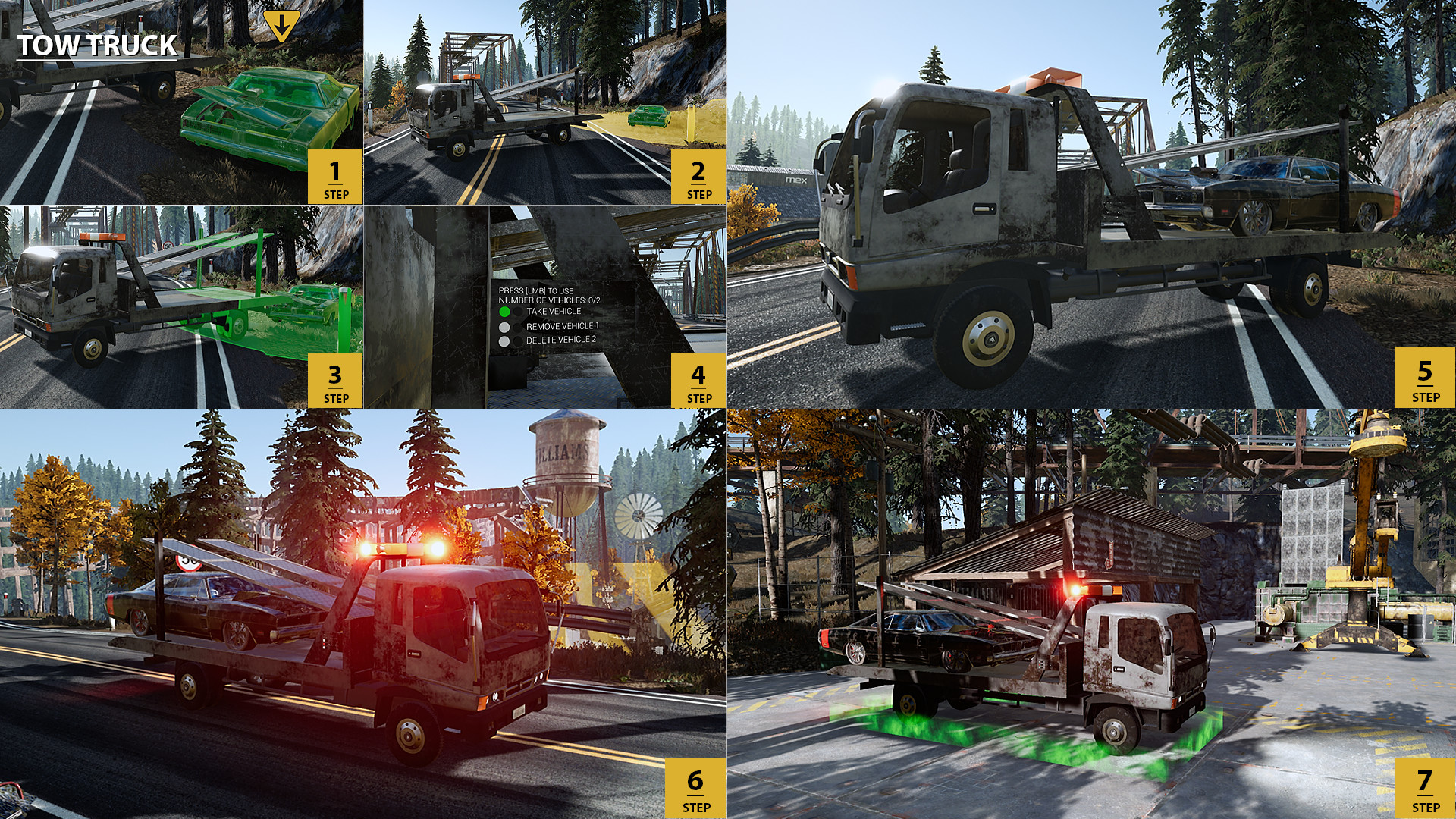
Task: Click the Step 4 badge
Action: coord(697,379)
